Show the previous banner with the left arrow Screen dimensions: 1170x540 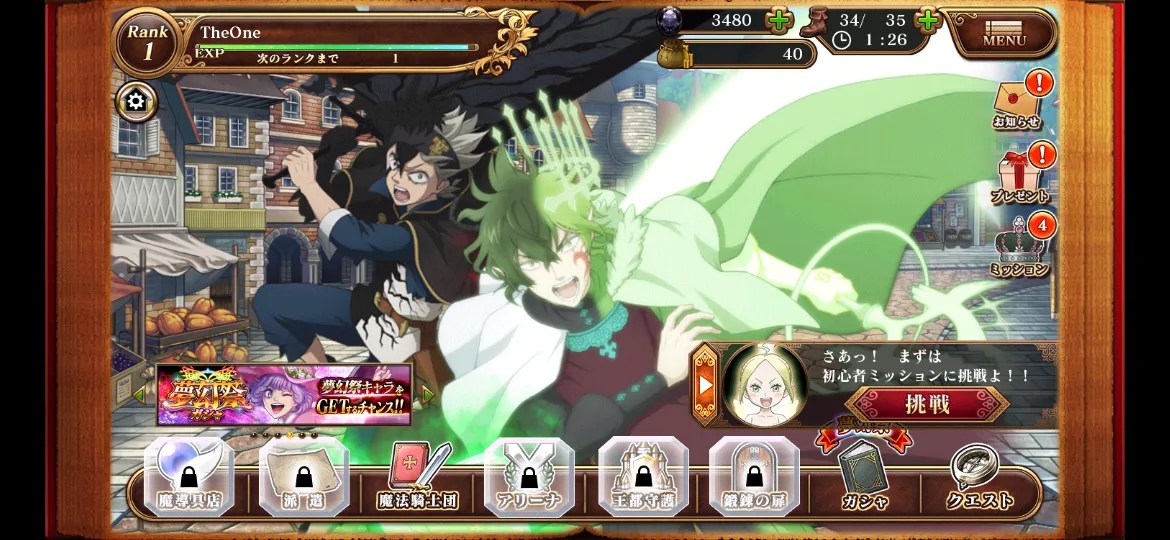pyautogui.click(x=140, y=395)
